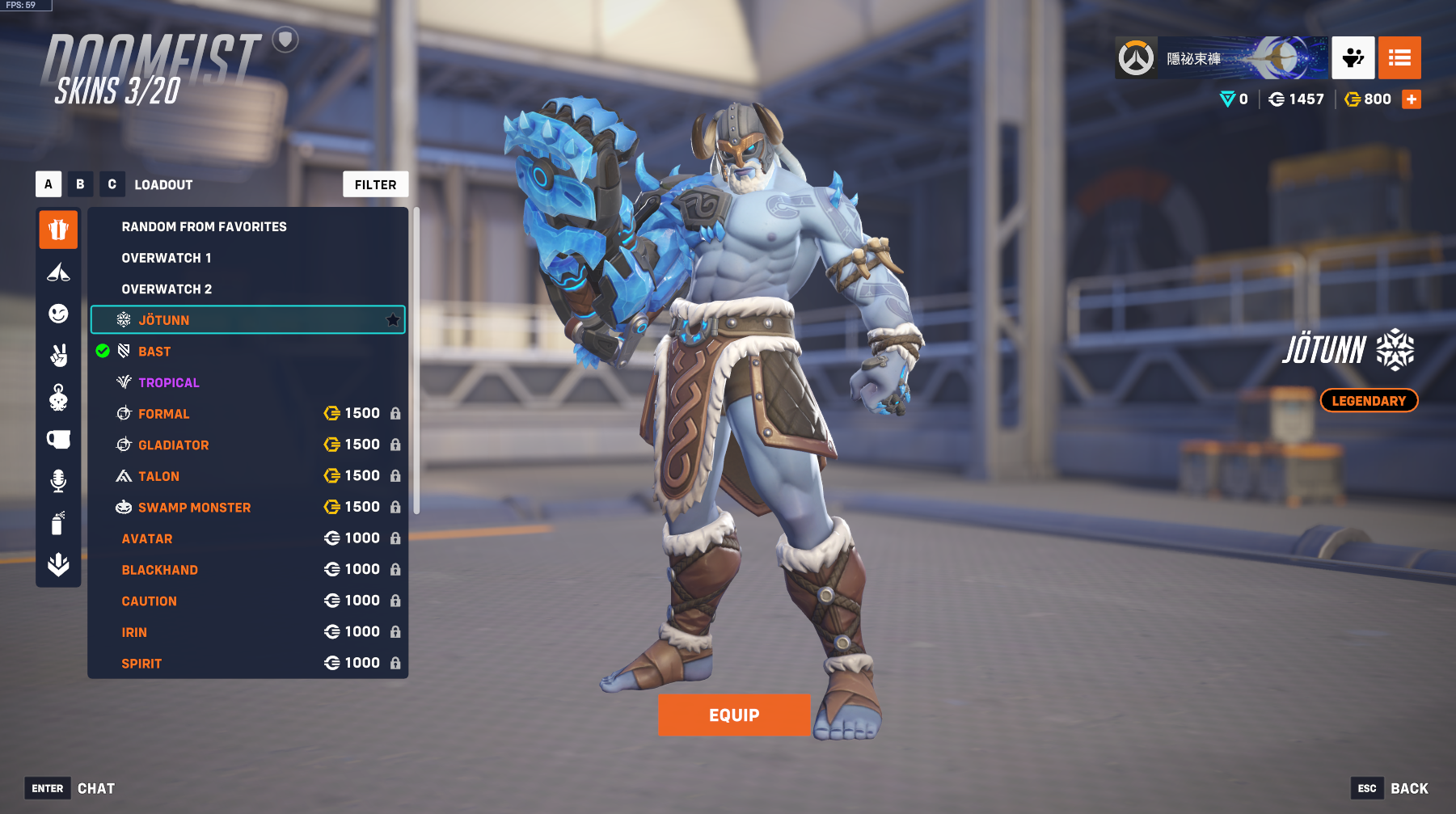Open the skin Filter options
This screenshot has width=1456, height=814.
[x=375, y=184]
